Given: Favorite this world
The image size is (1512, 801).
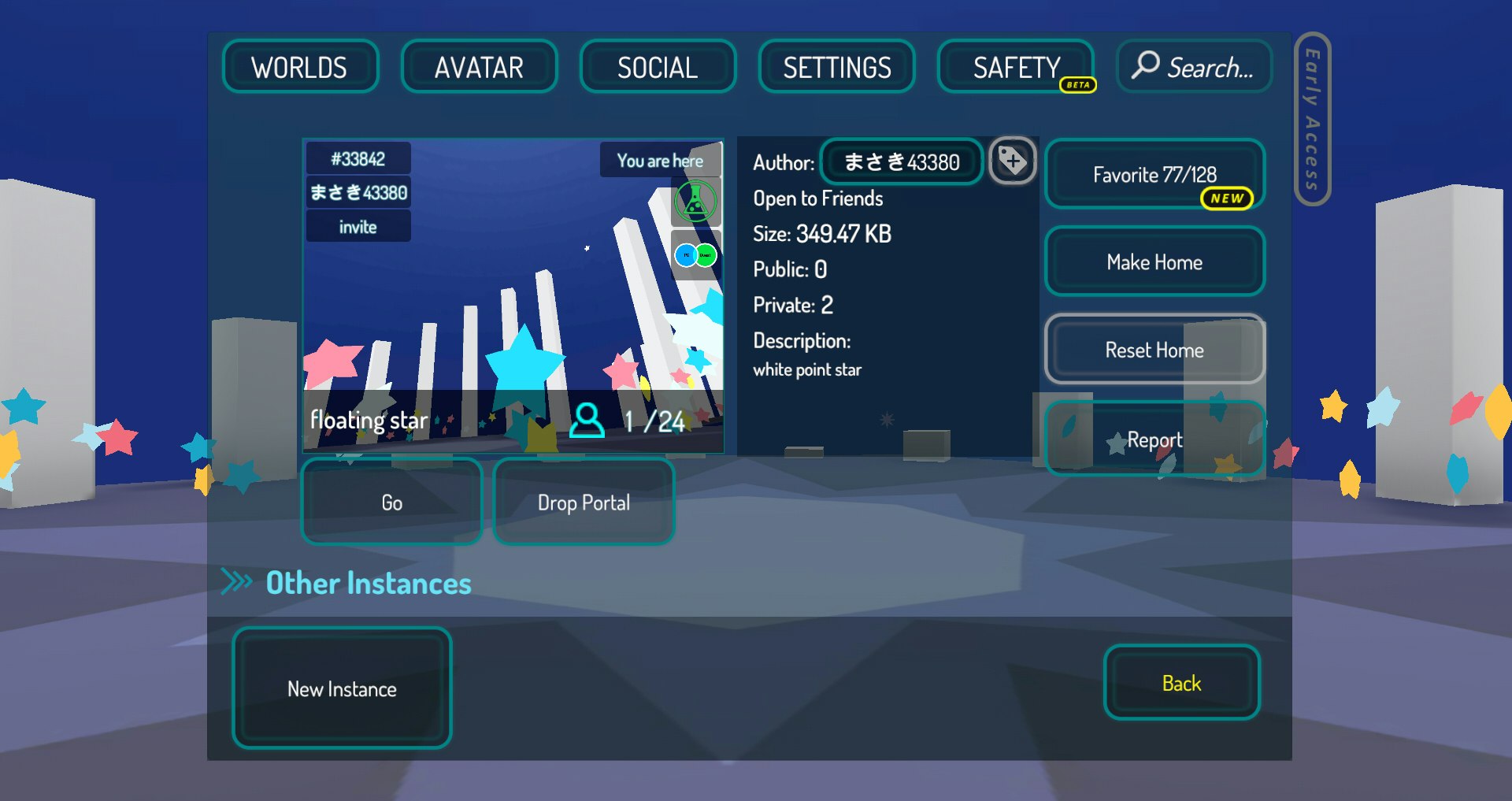Looking at the screenshot, I should coord(1154,174).
